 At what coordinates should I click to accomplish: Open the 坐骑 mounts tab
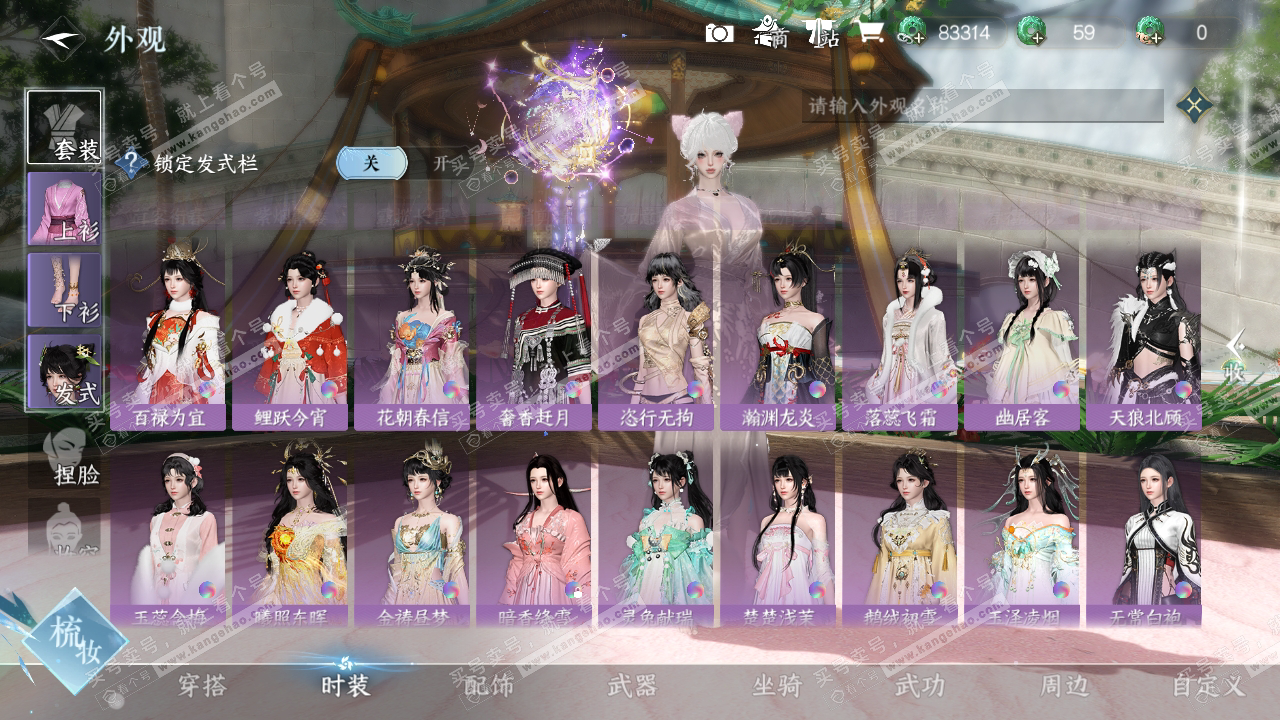pyautogui.click(x=777, y=686)
